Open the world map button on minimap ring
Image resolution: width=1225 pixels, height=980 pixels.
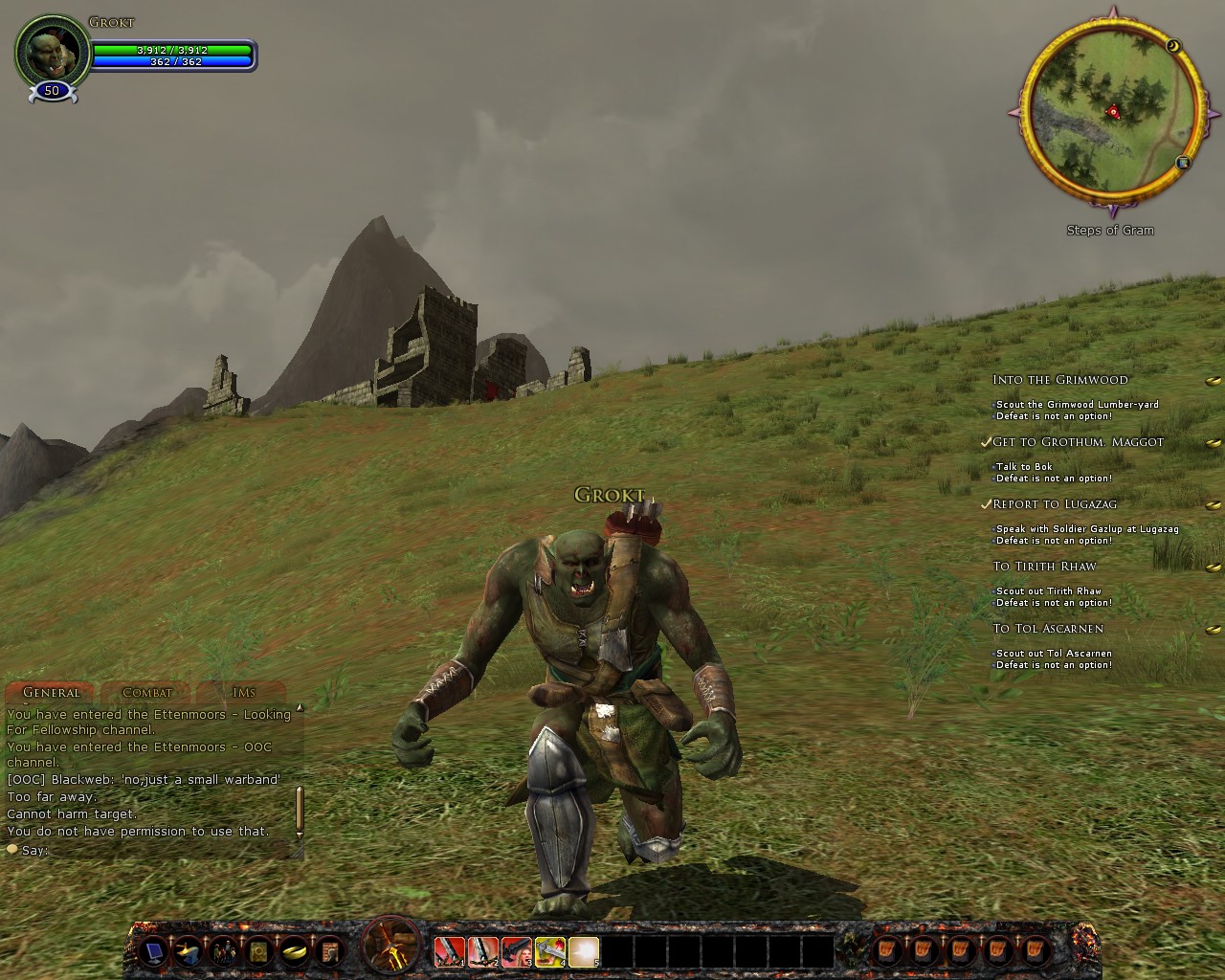(x=1183, y=163)
